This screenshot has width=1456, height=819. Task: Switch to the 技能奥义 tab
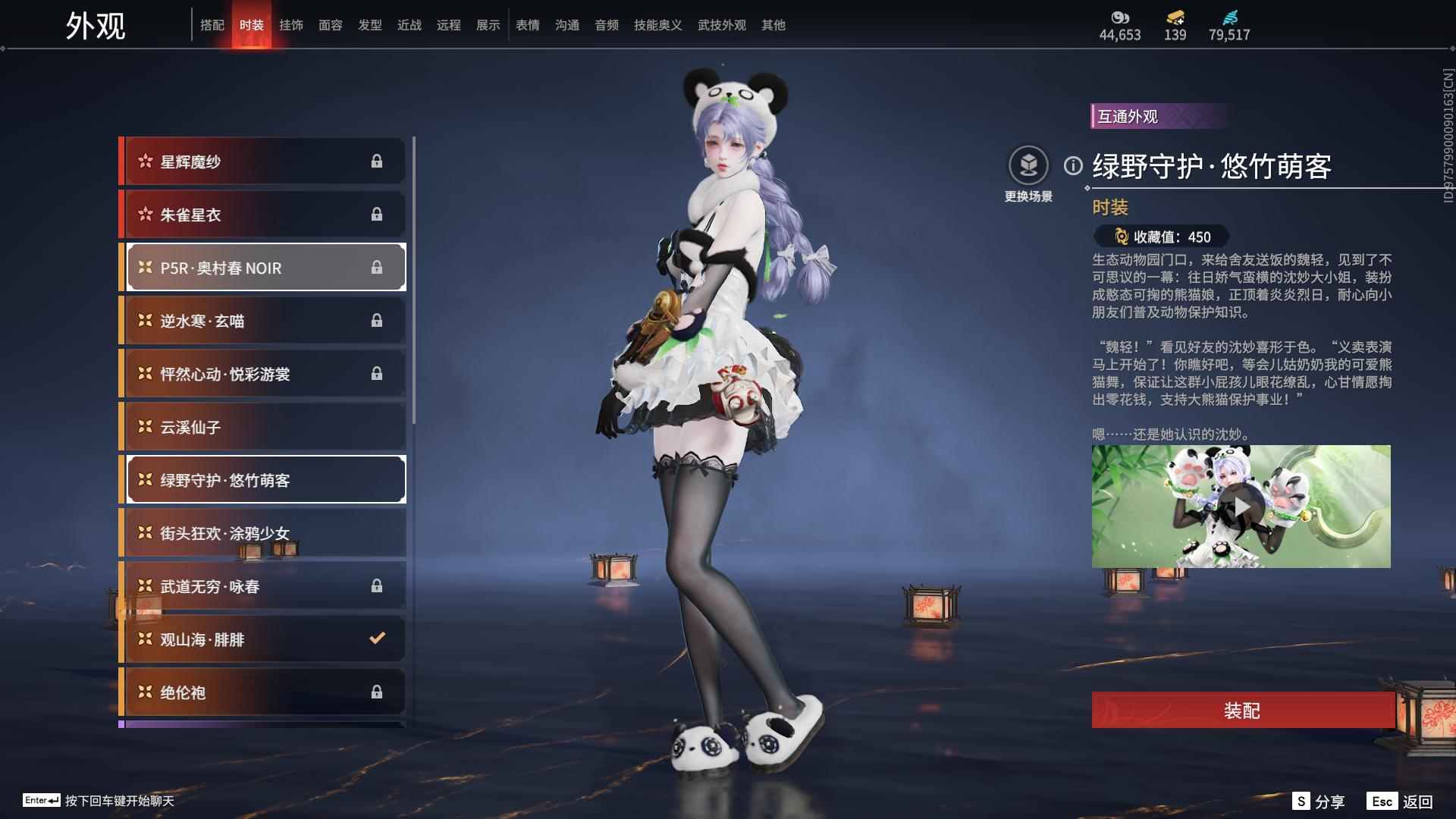click(x=657, y=25)
